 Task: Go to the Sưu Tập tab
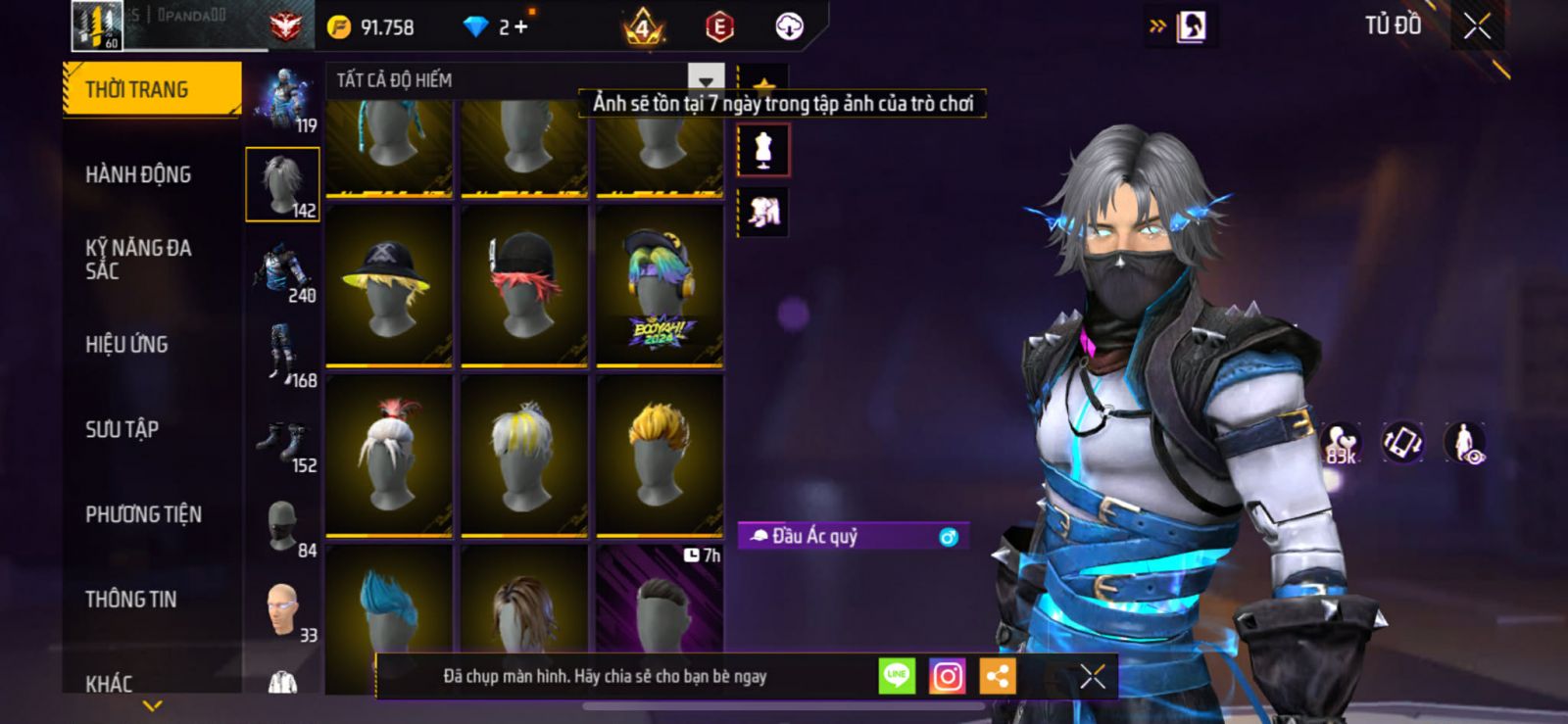pos(122,429)
